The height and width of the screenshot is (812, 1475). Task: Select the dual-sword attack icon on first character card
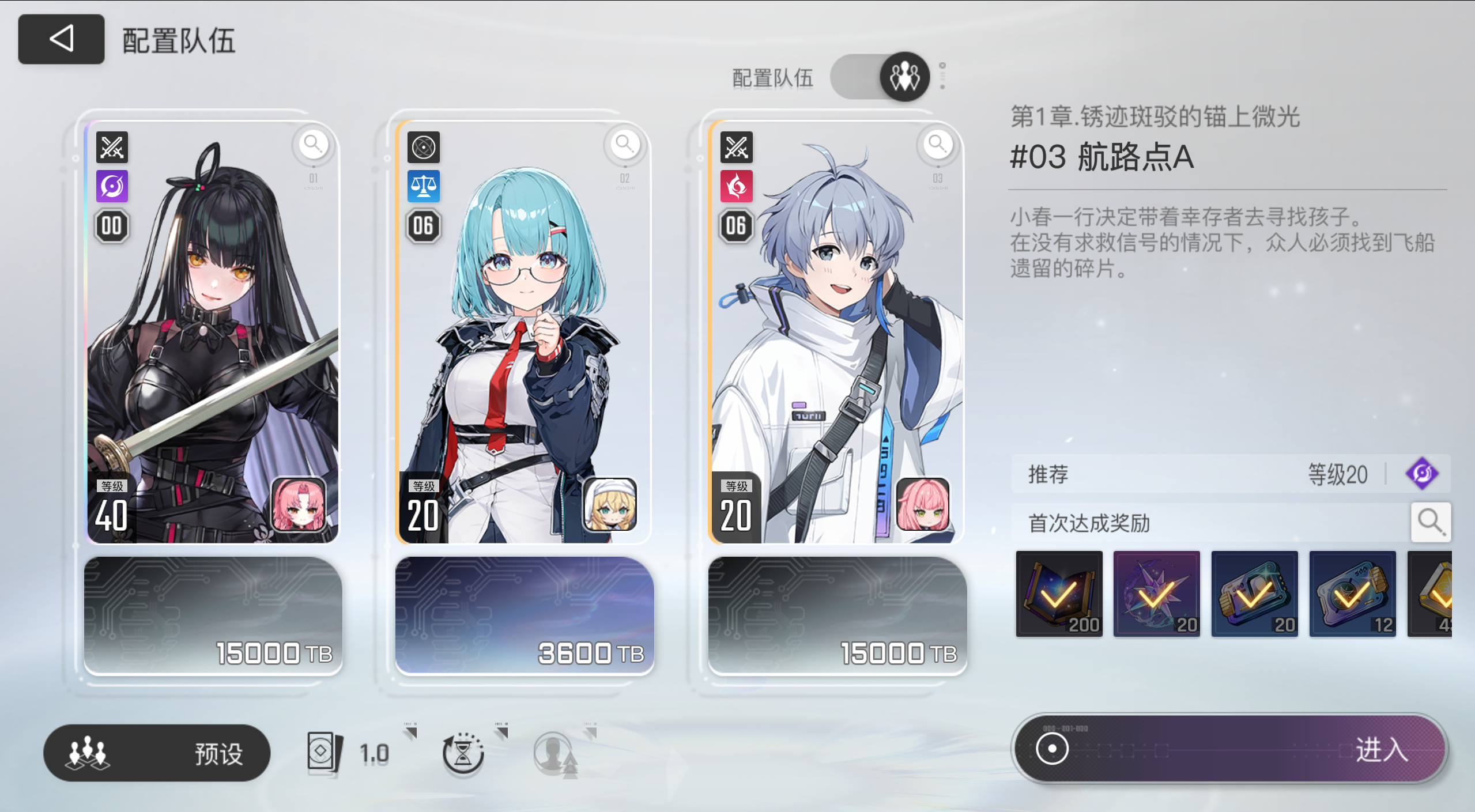(x=112, y=148)
